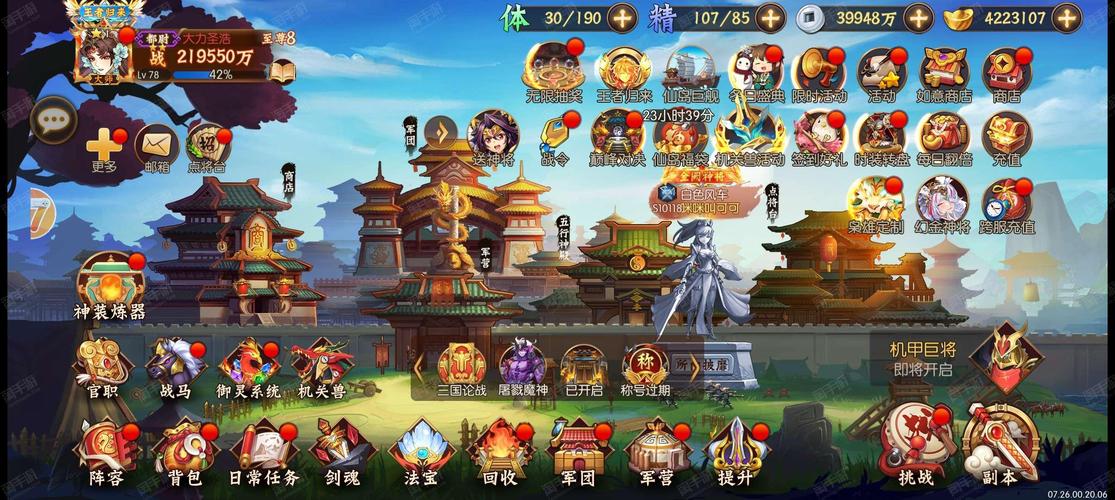Open 神装炼器 equipment forging
1115x500 pixels.
coord(109,285)
